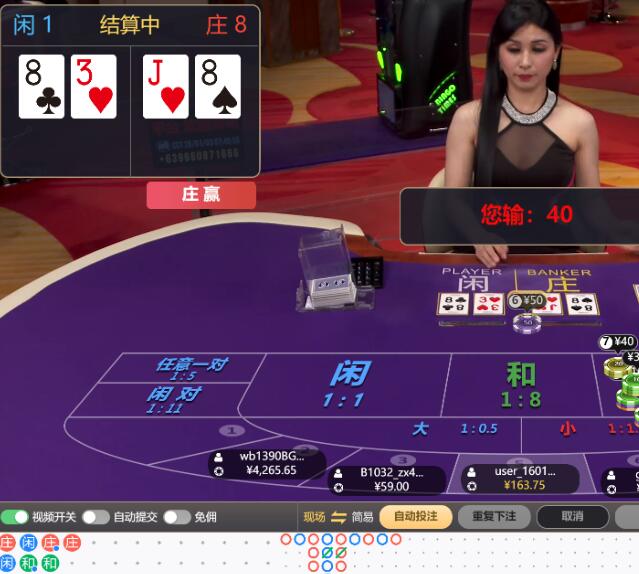Cancel the bet with 取消

click(x=572, y=517)
